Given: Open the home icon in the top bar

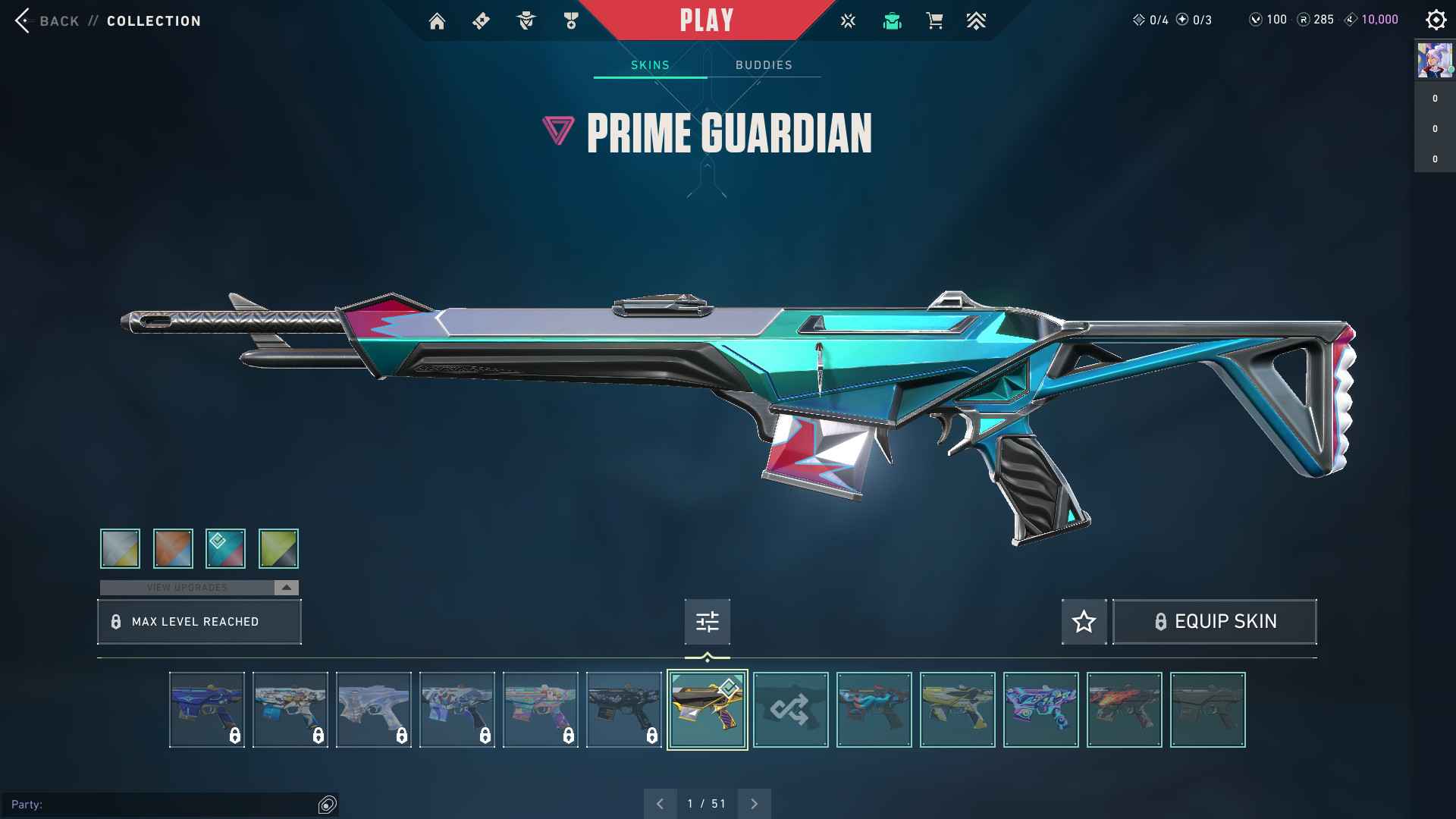Looking at the screenshot, I should [437, 21].
